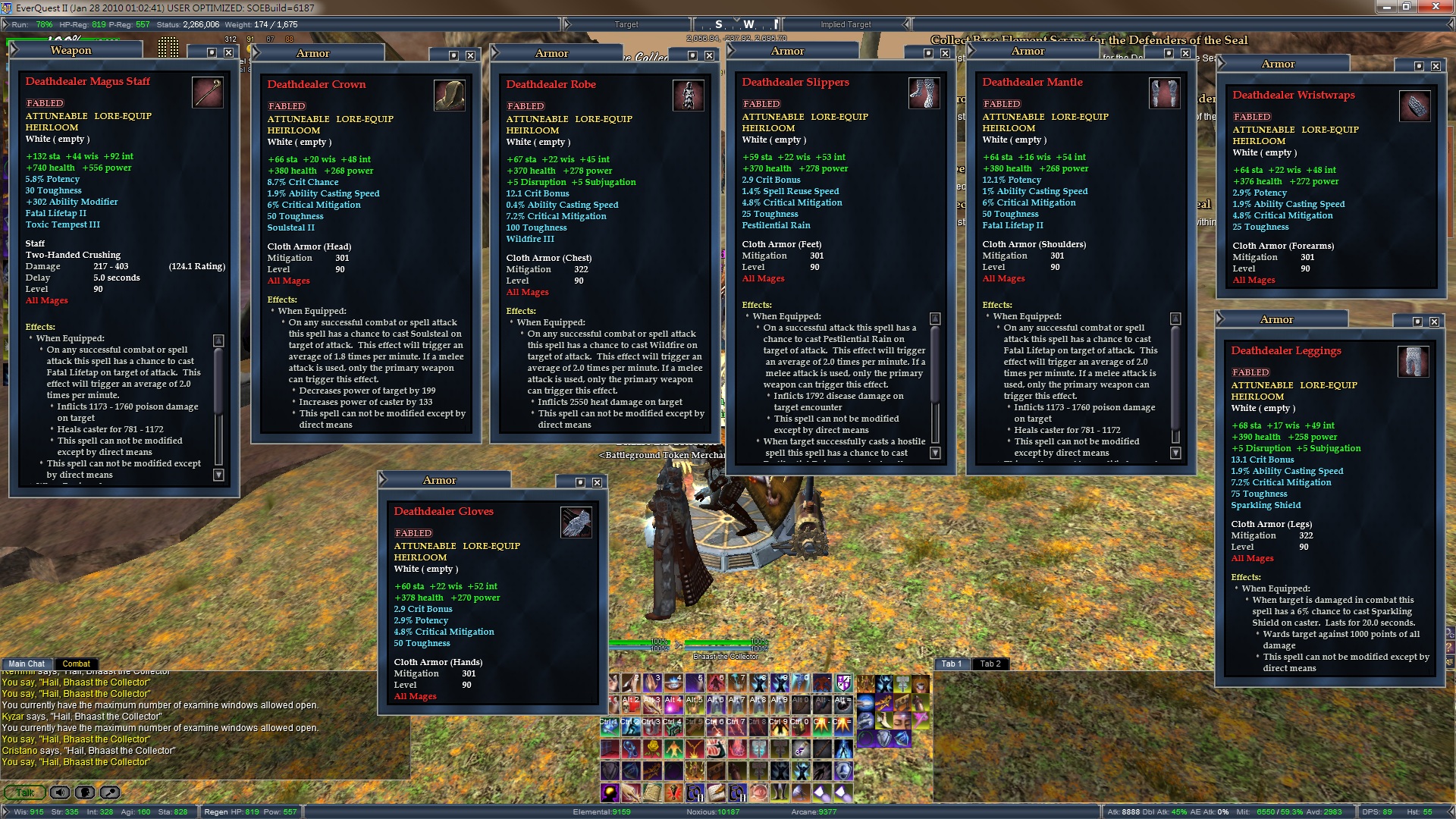Viewport: 1456px width, 819px height.
Task: Switch to Tab 2 in right chat window
Action: (x=990, y=664)
